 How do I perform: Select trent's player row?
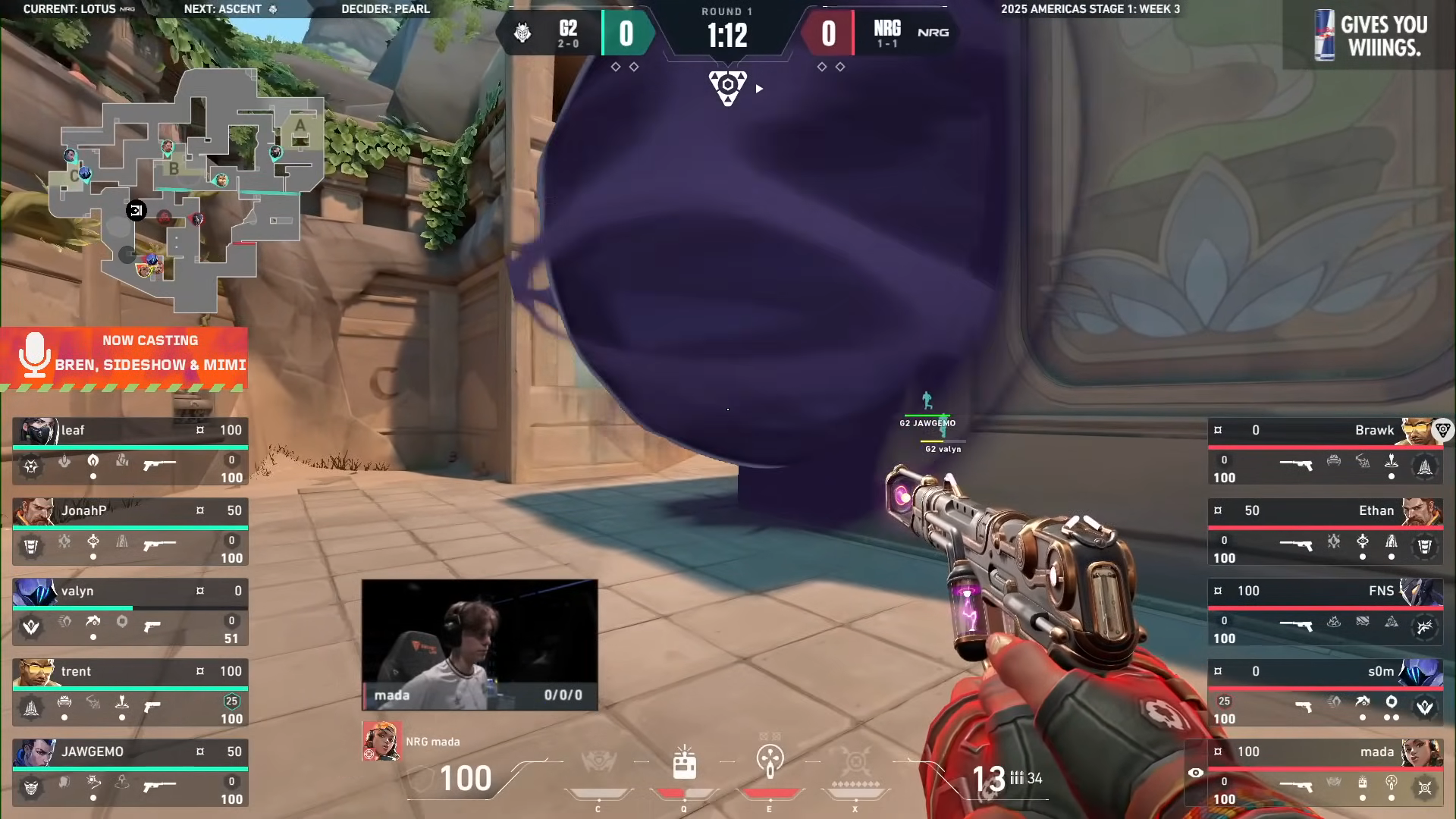coord(130,692)
